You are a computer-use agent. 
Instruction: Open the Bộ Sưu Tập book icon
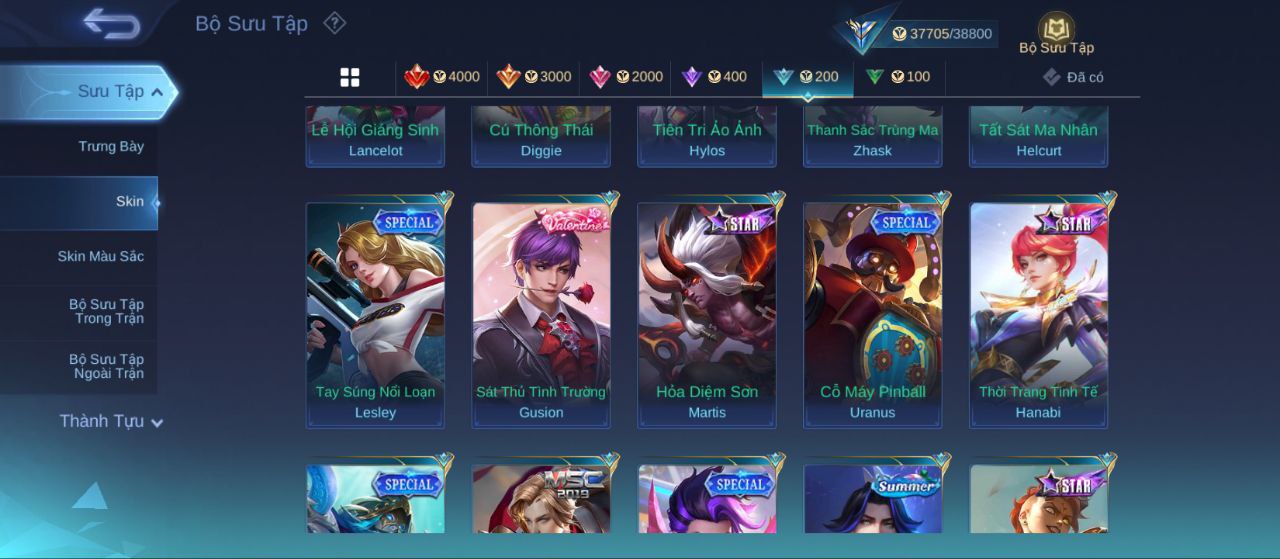click(x=1056, y=34)
